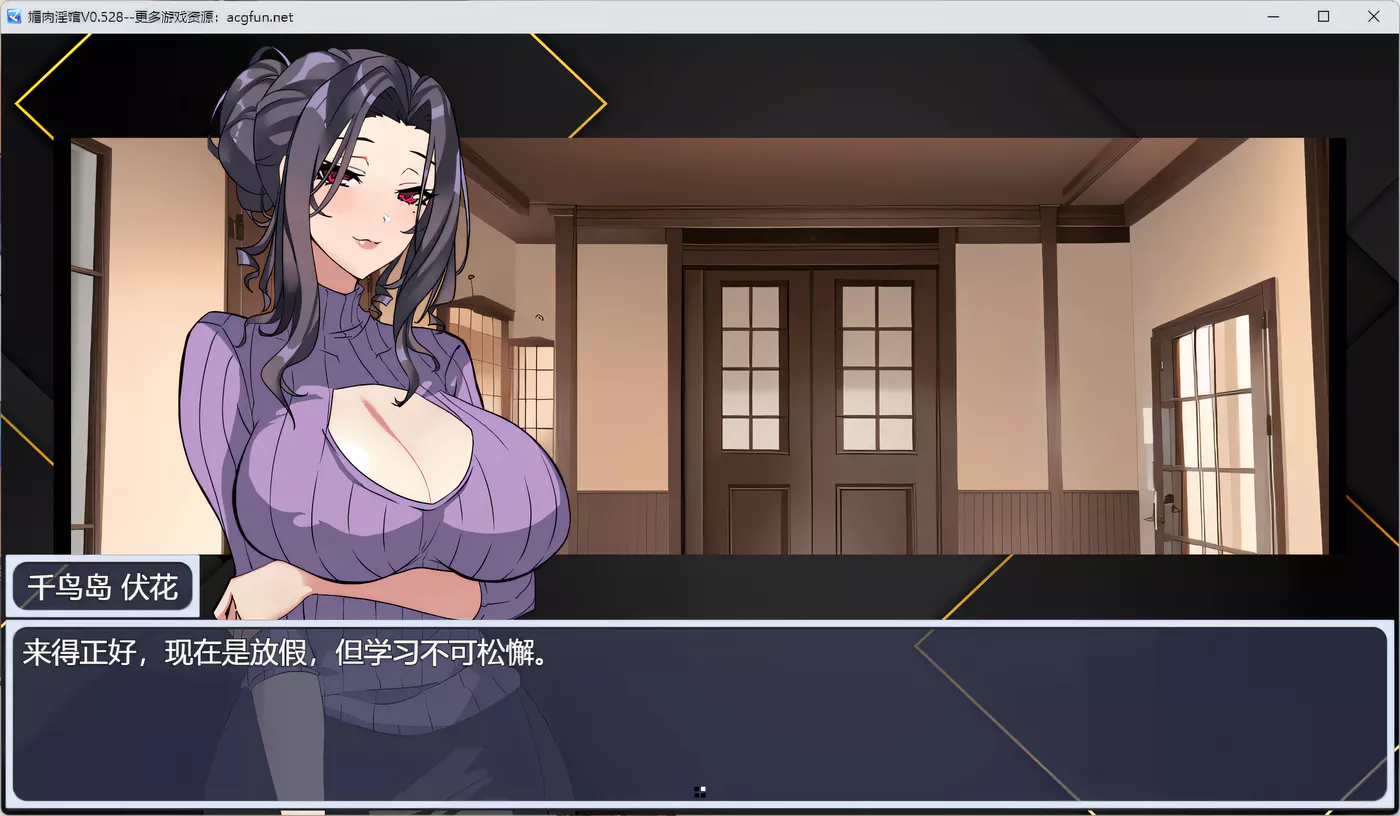Click the title bar to focus the window
The height and width of the screenshot is (816, 1400).
(700, 16)
